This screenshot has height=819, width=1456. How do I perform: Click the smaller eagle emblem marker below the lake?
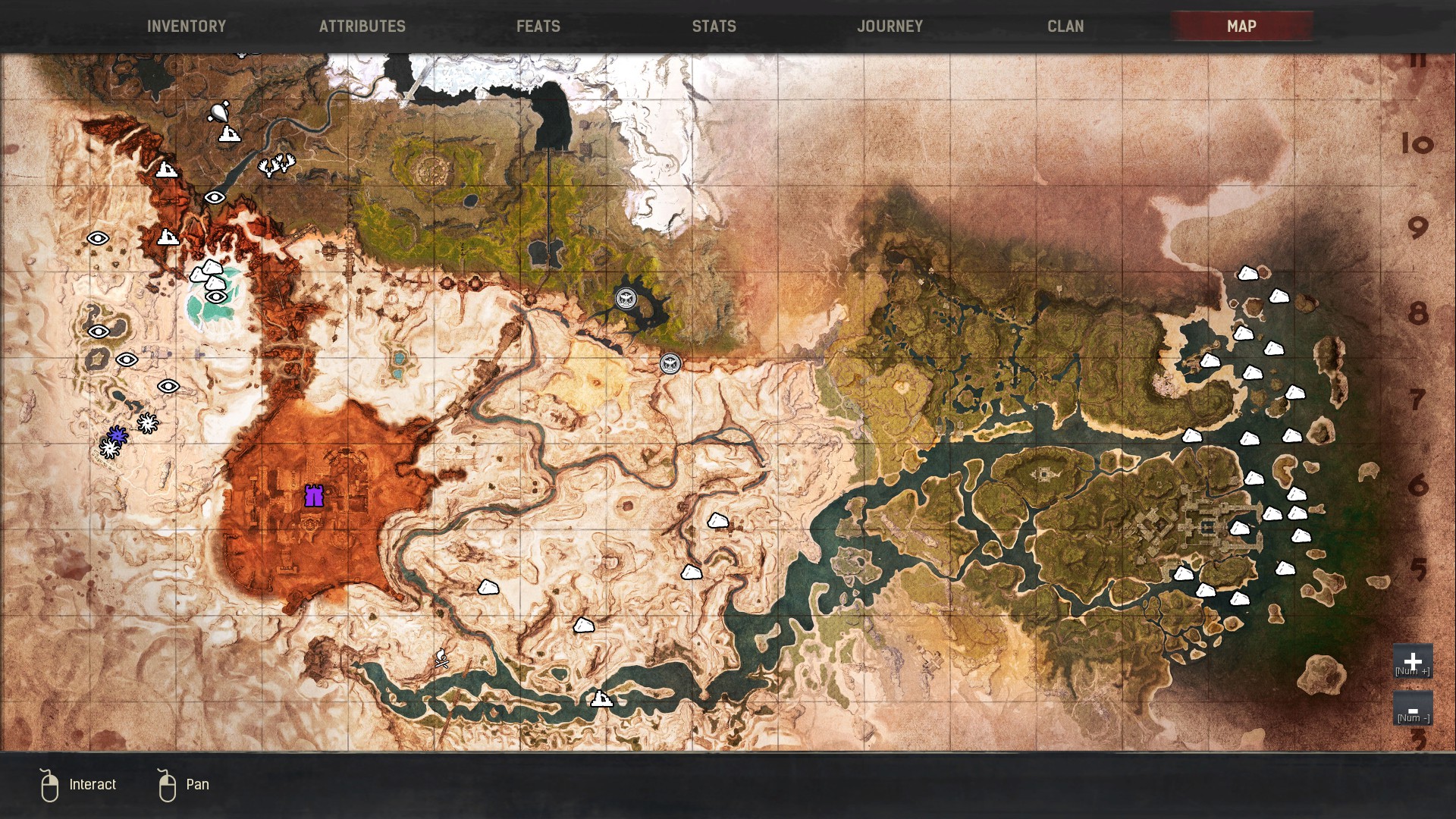[670, 364]
